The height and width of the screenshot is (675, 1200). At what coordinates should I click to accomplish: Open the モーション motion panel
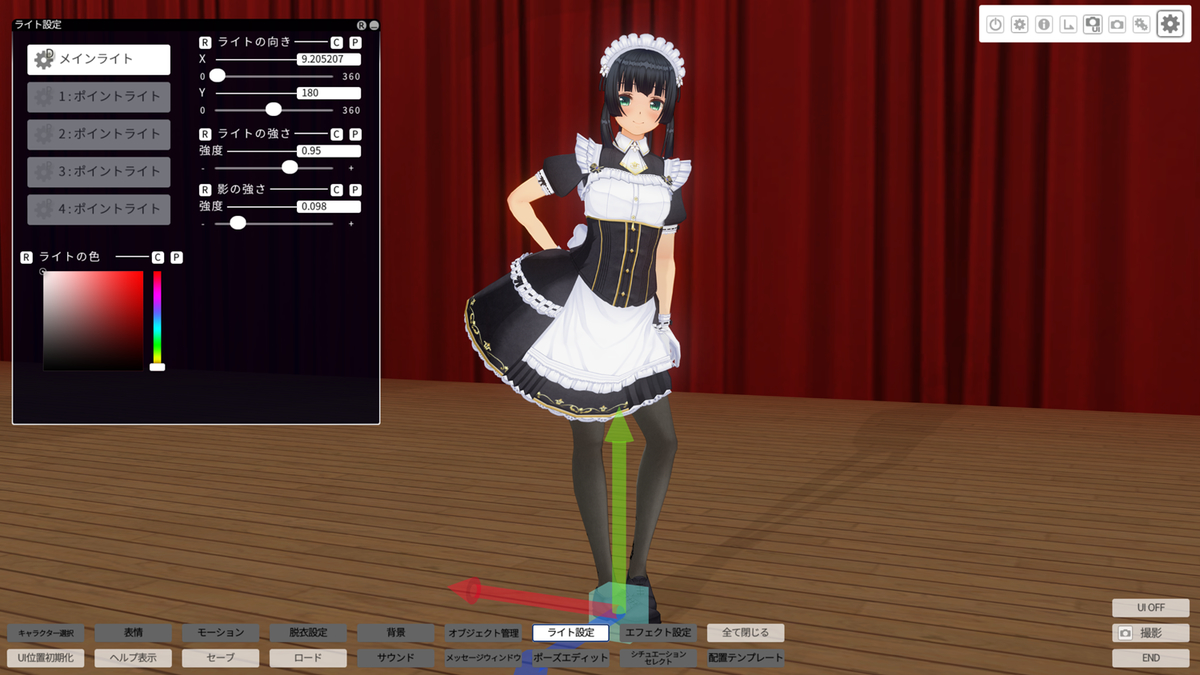point(221,632)
